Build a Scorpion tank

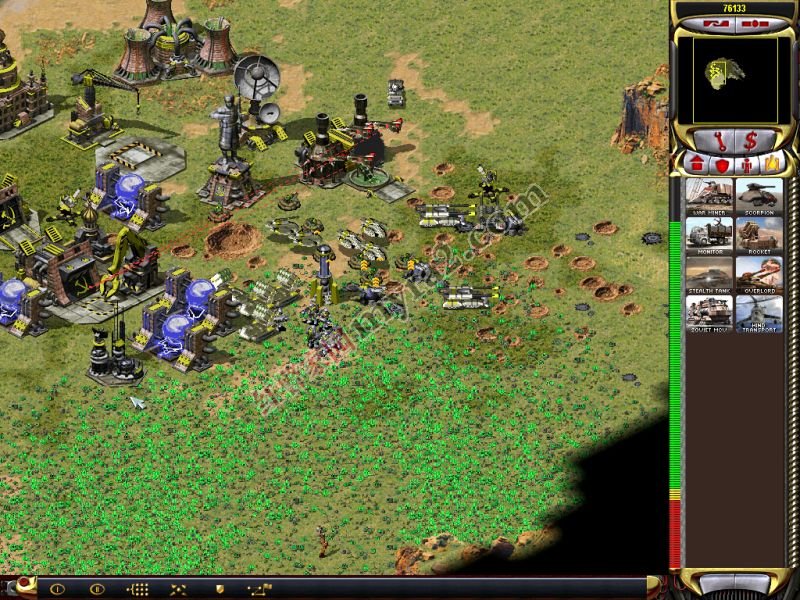click(x=759, y=197)
